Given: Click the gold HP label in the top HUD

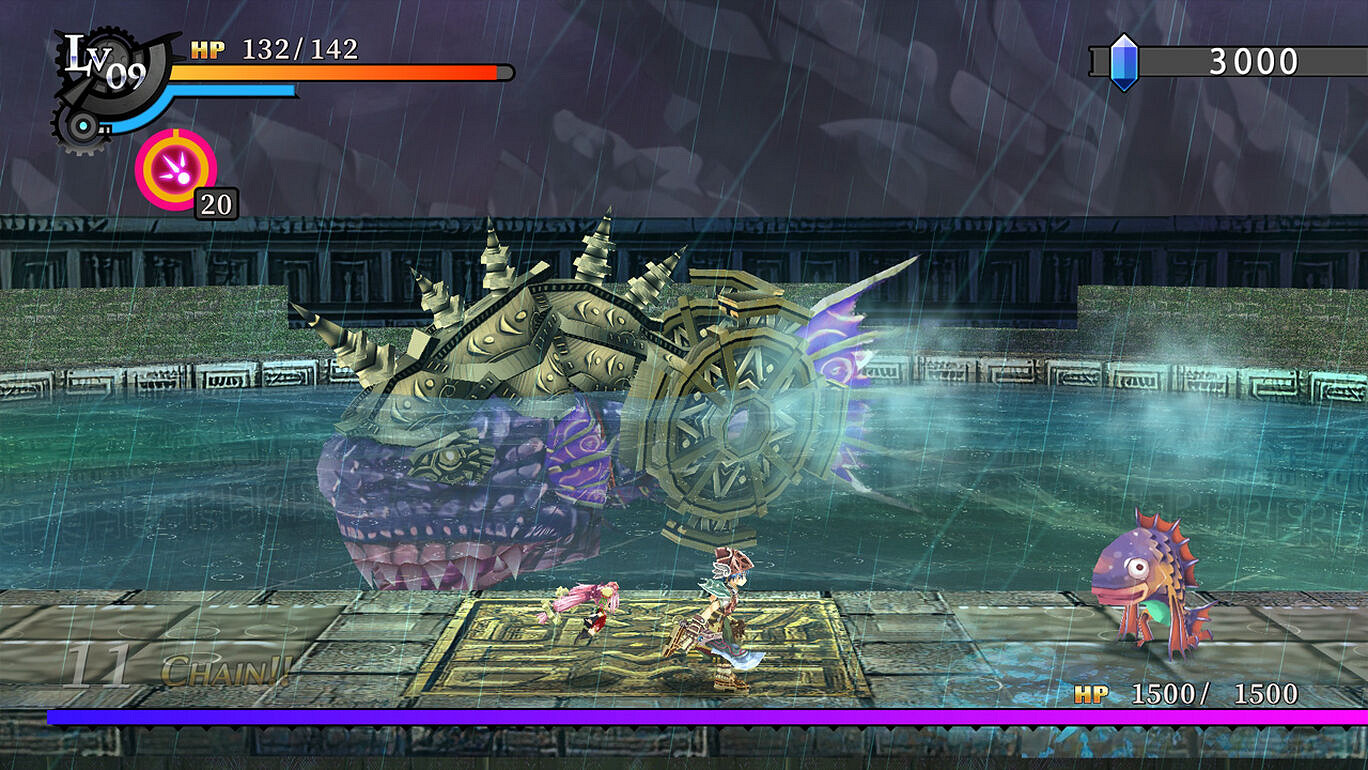Looking at the screenshot, I should [x=207, y=48].
